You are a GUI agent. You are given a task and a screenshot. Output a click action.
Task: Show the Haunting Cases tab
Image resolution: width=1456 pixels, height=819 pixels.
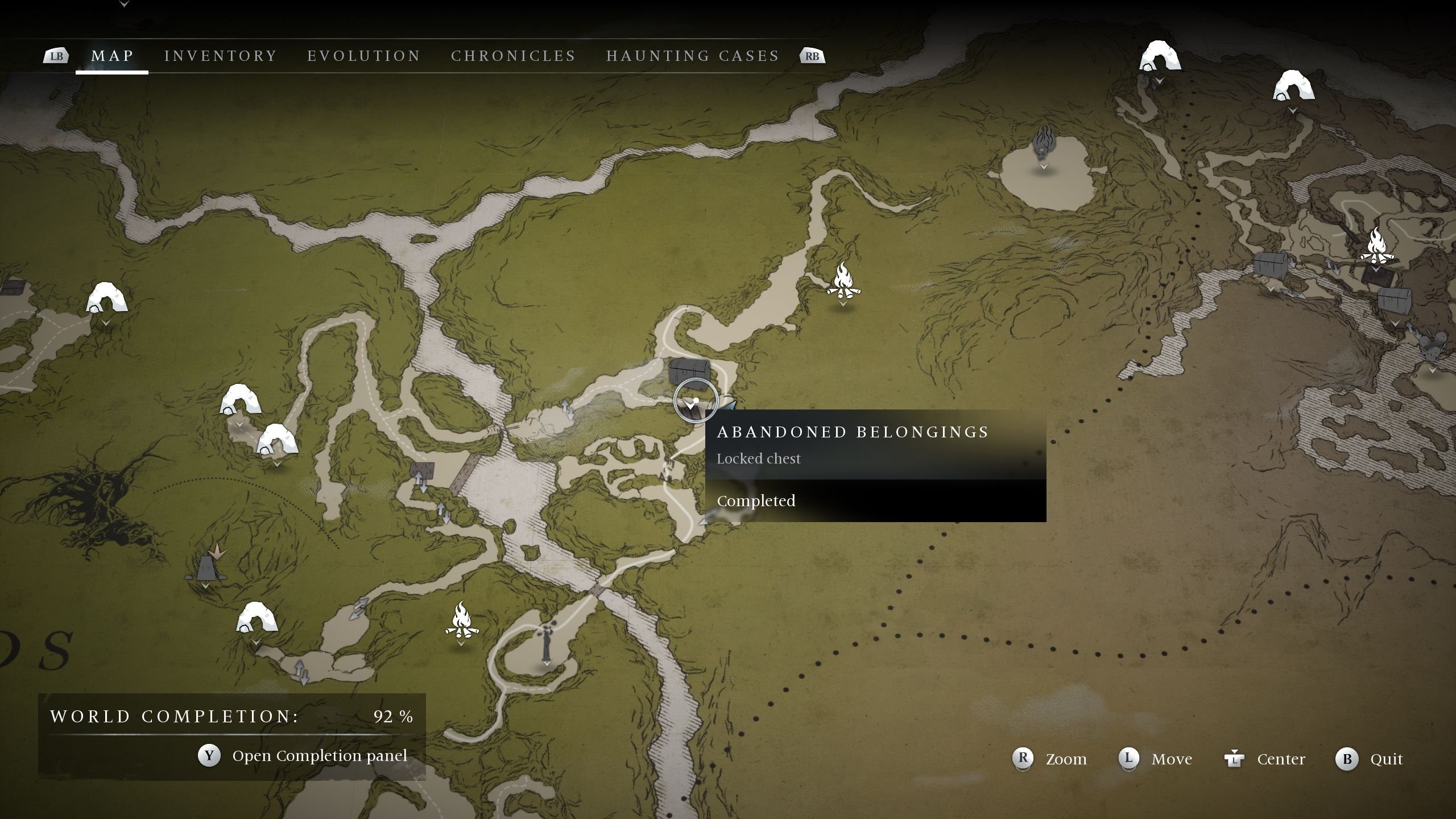[693, 56]
